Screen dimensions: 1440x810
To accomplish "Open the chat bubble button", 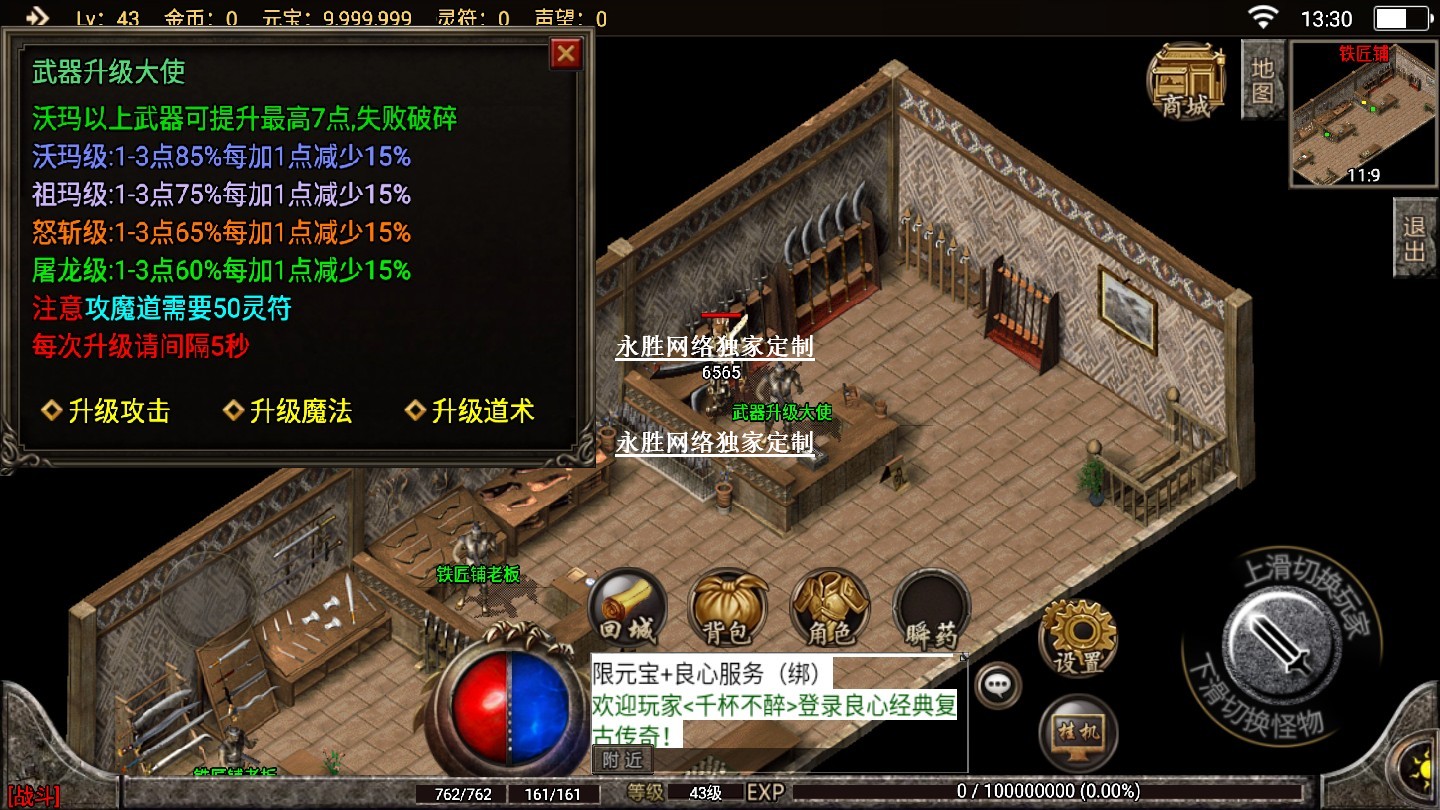I will pos(997,686).
